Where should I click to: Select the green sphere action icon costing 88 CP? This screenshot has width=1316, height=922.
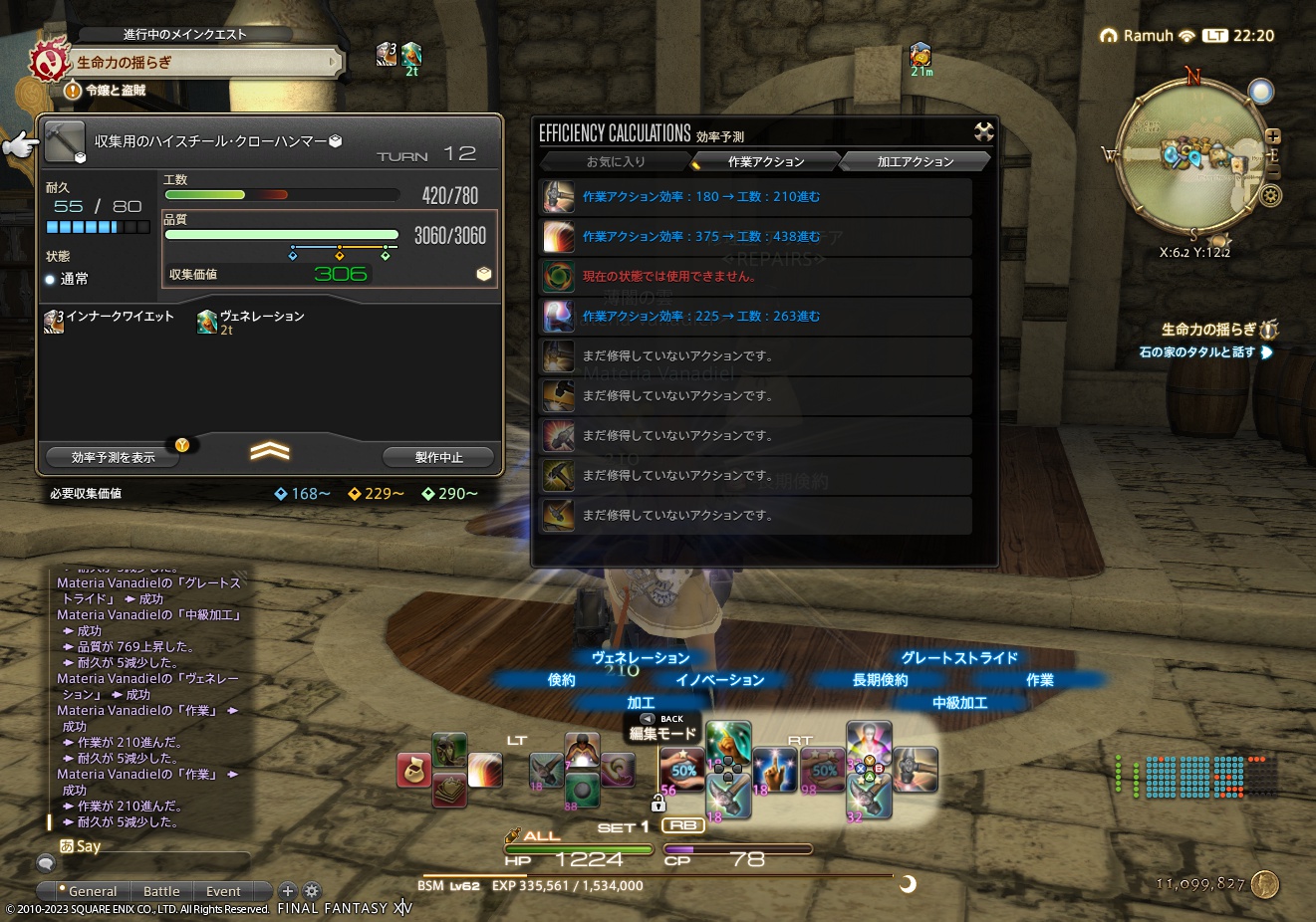click(x=583, y=790)
